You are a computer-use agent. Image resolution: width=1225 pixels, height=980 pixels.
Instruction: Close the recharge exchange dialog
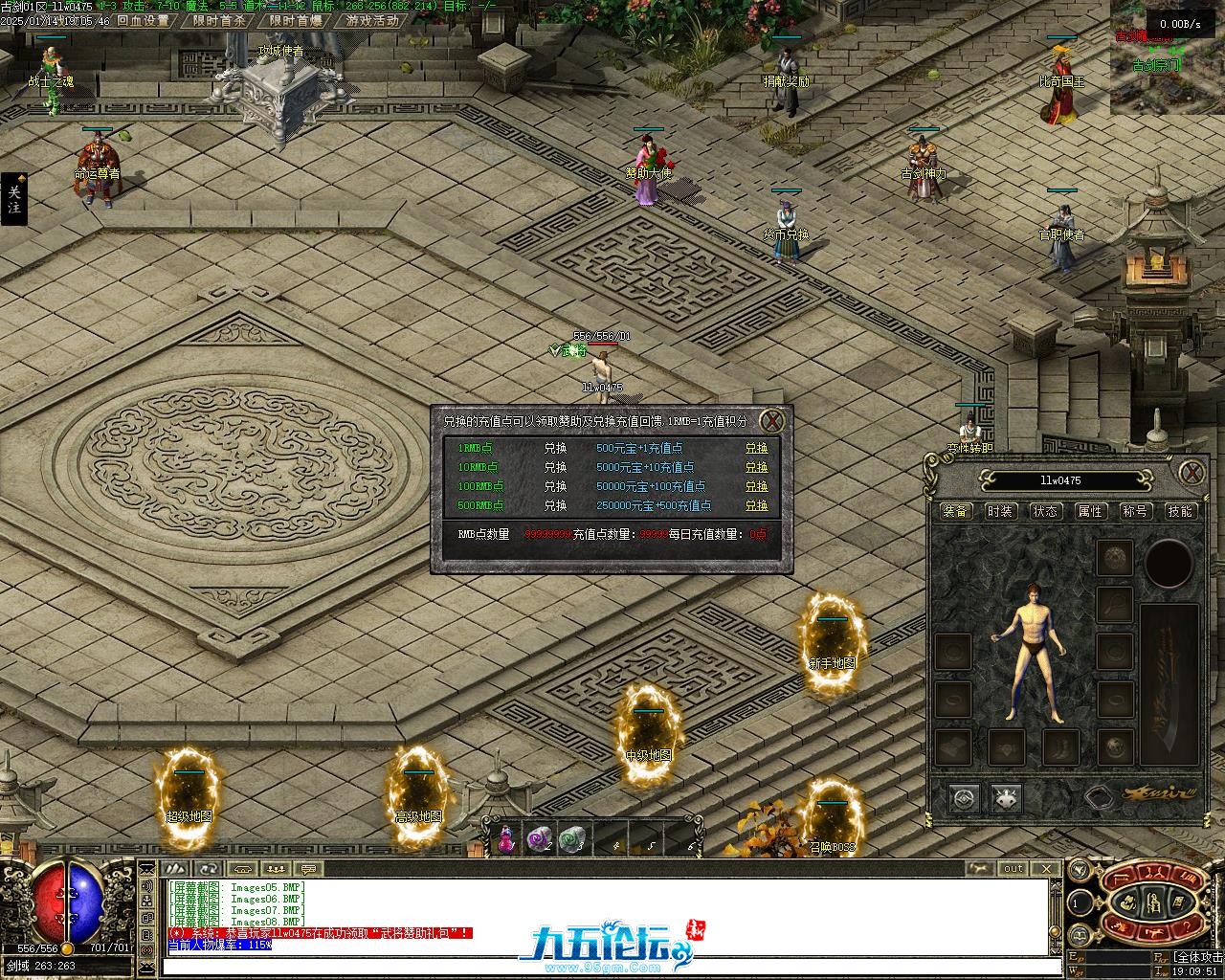(772, 420)
